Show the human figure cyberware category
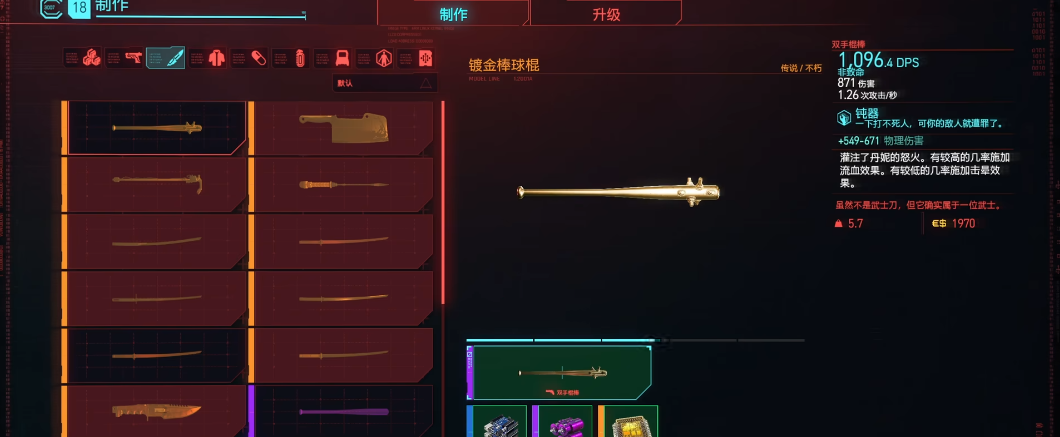Screen dimensions: 1060x437 [x=384, y=58]
